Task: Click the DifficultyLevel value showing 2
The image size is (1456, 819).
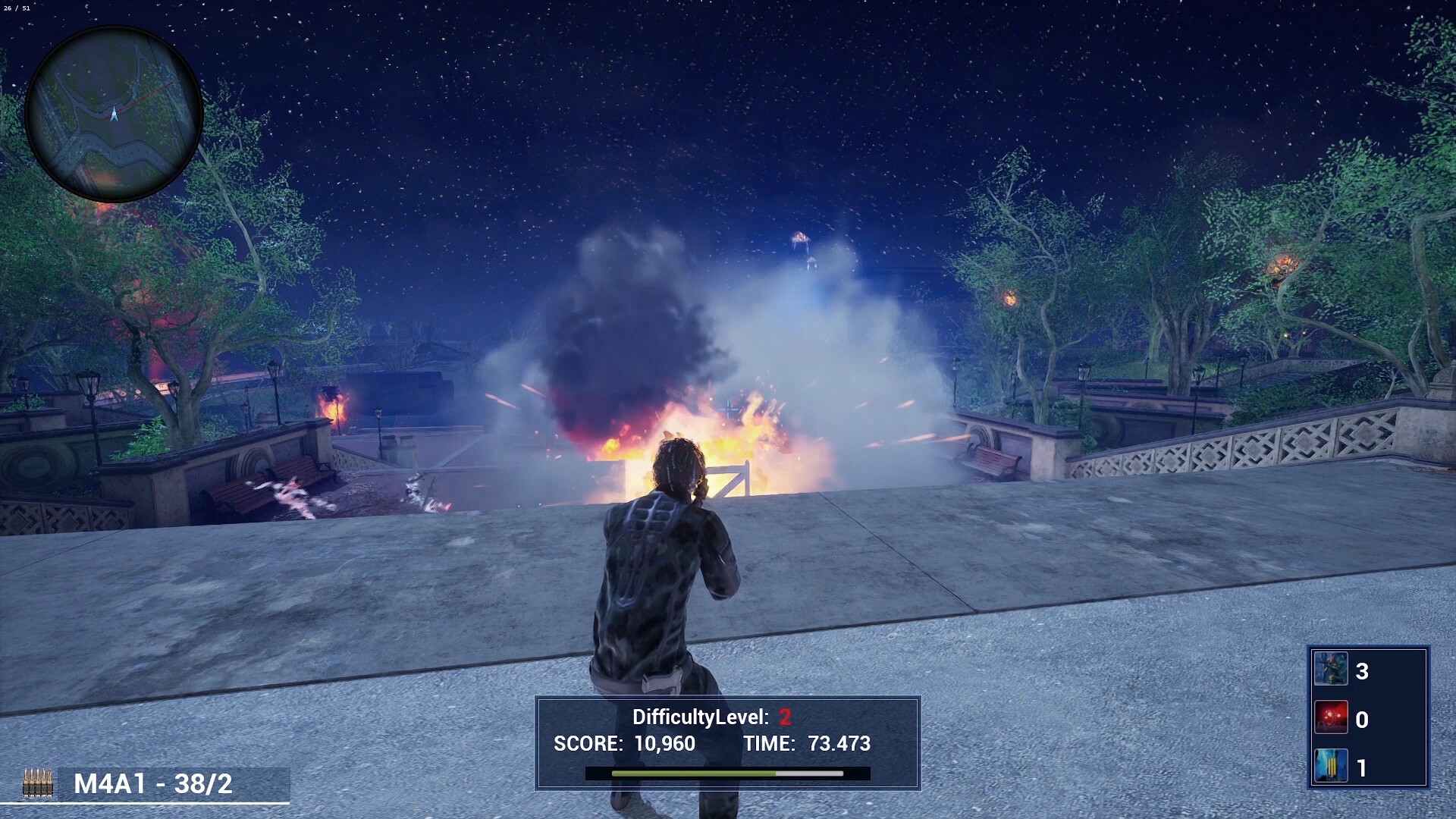Action: coord(783,716)
